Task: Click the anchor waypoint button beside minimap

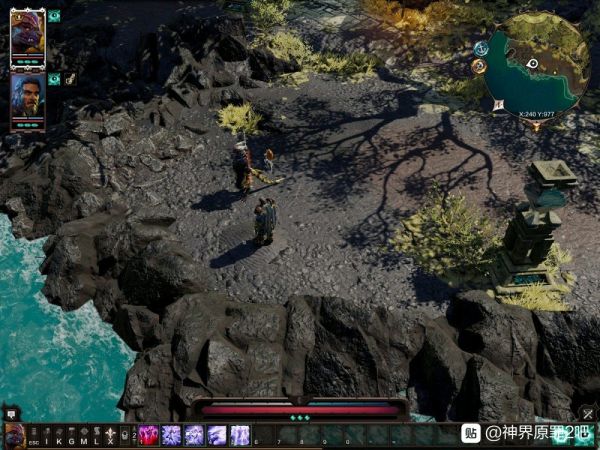Action: [481, 47]
